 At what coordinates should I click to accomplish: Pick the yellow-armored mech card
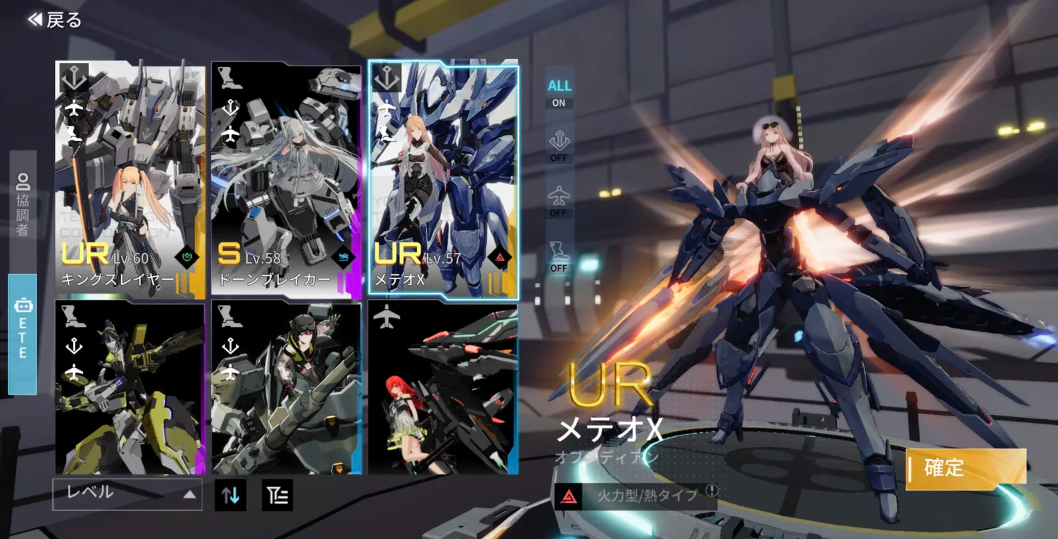(130, 388)
